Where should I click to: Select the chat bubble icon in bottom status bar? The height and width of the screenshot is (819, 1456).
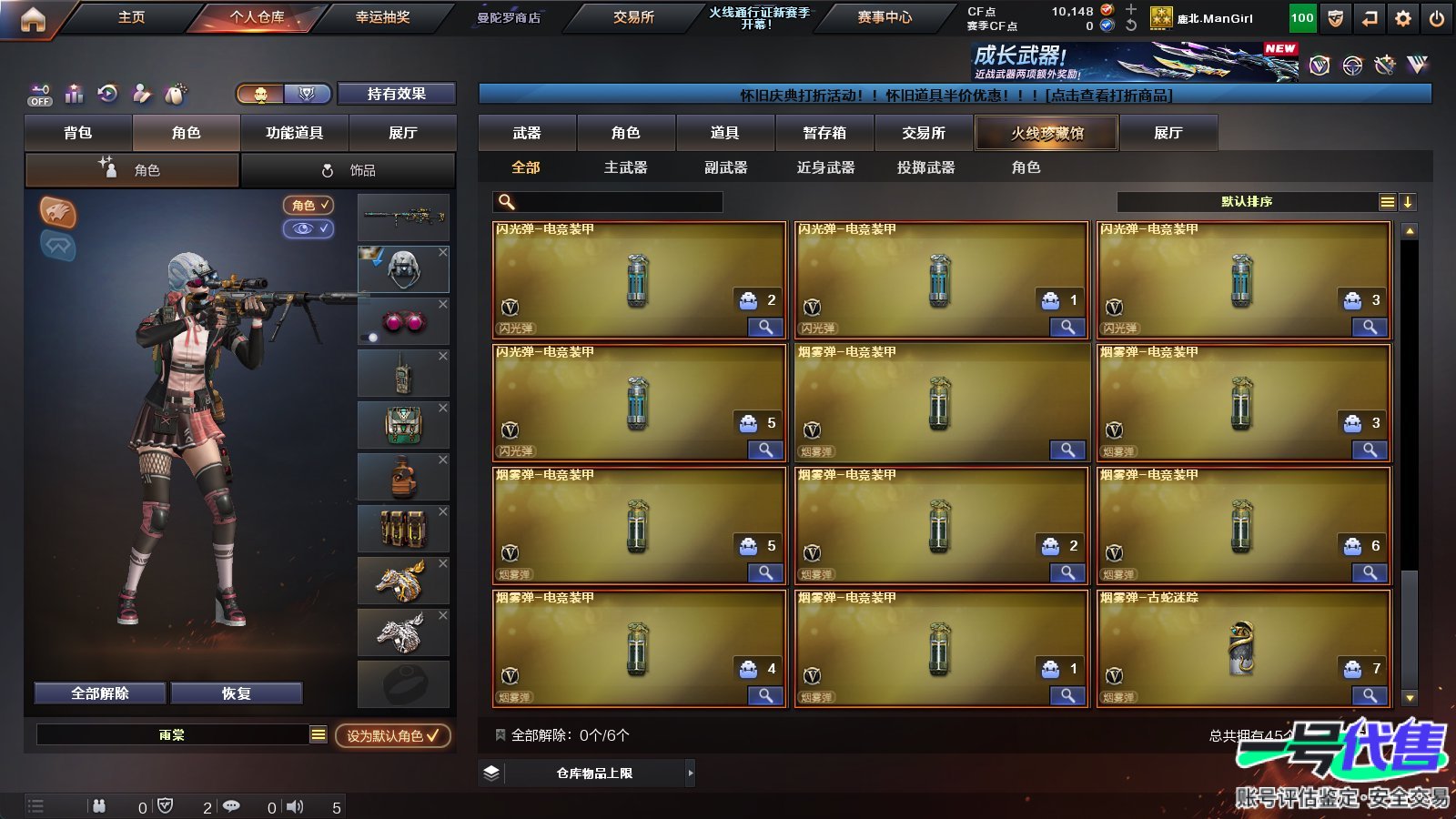[x=233, y=806]
